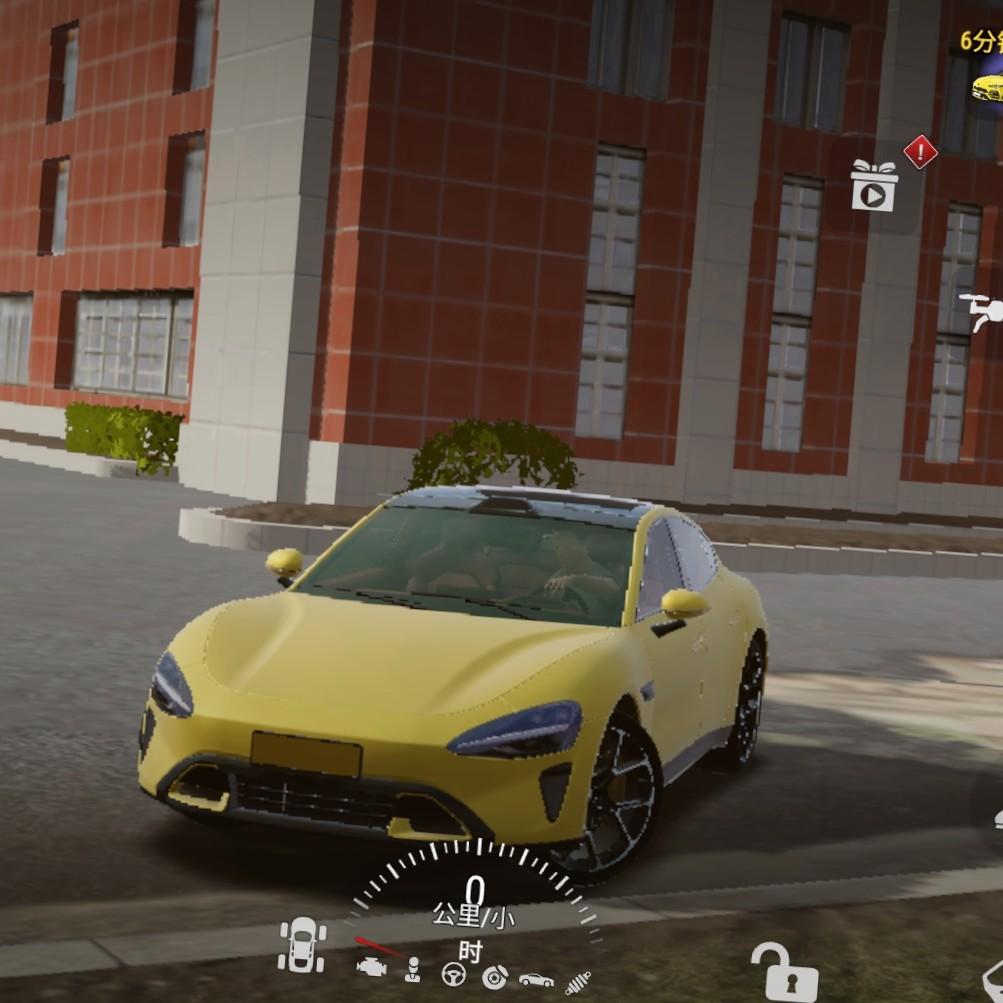Tap the white padlock unlock icon
The image size is (1003, 1003).
783,972
